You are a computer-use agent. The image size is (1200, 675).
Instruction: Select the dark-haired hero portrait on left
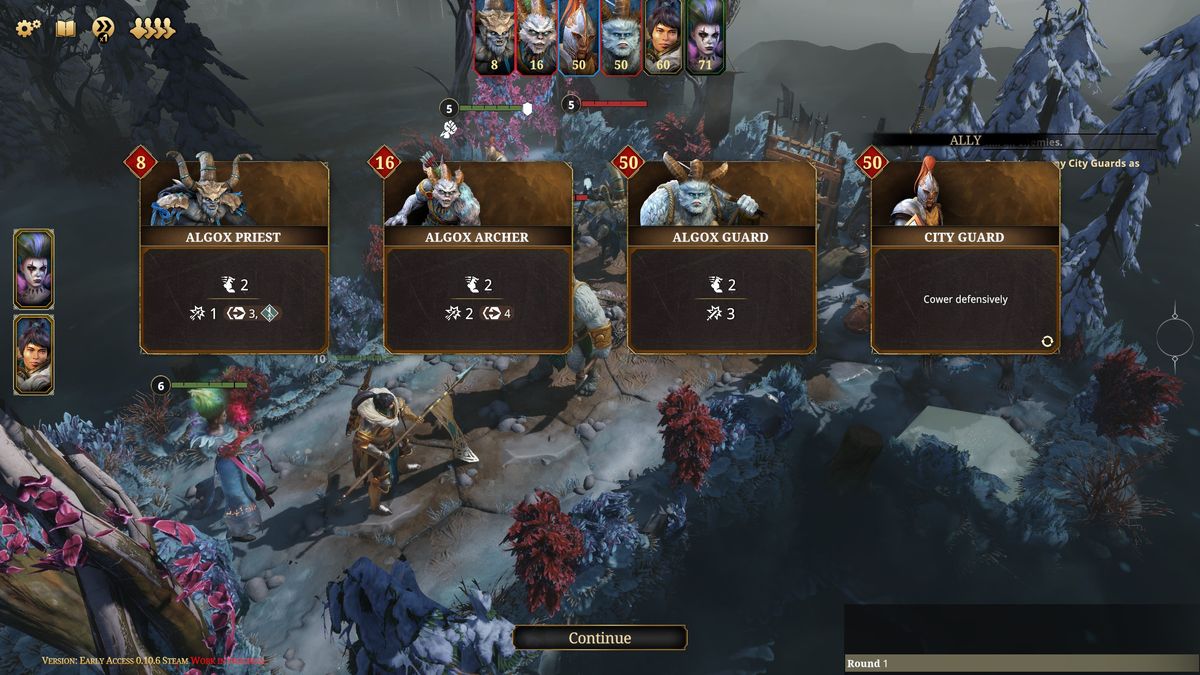coord(34,354)
